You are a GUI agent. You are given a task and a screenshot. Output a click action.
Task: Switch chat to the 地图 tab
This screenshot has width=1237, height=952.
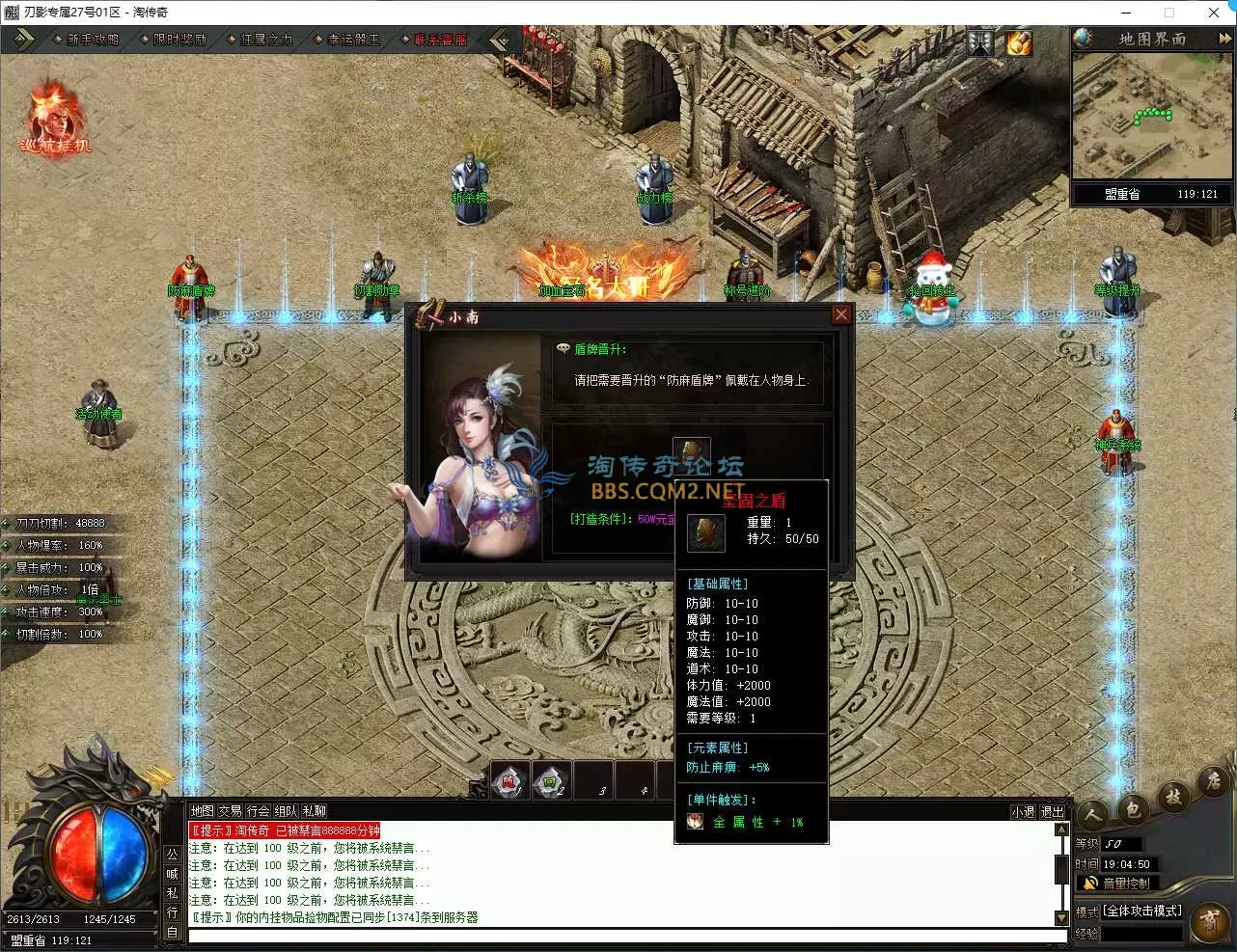coord(202,811)
